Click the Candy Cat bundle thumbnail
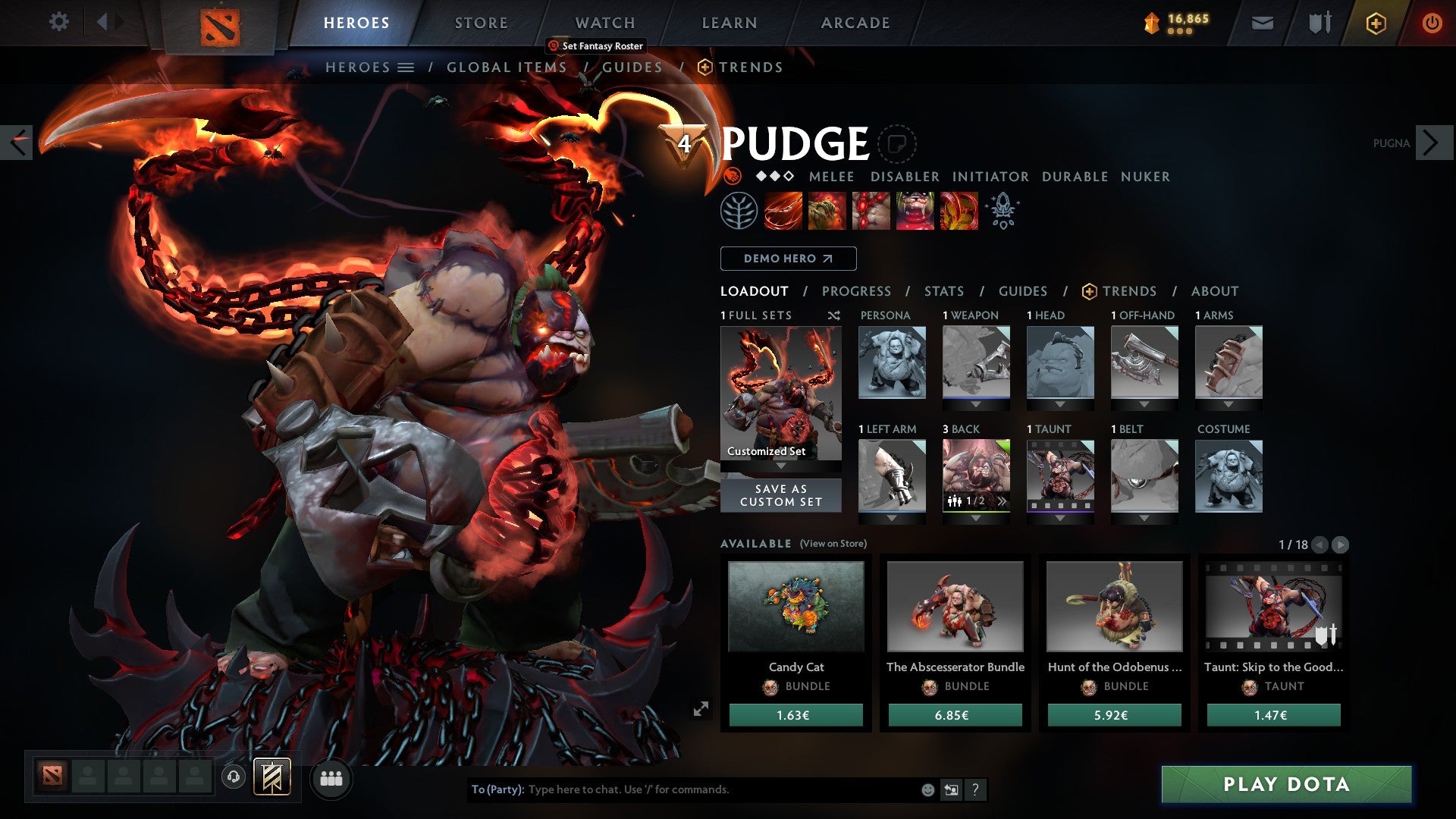 tap(795, 607)
